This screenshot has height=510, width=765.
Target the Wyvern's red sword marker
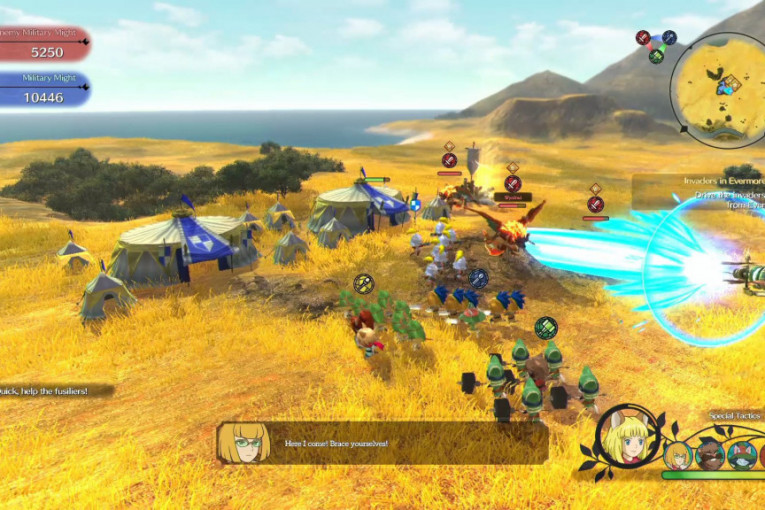513,184
